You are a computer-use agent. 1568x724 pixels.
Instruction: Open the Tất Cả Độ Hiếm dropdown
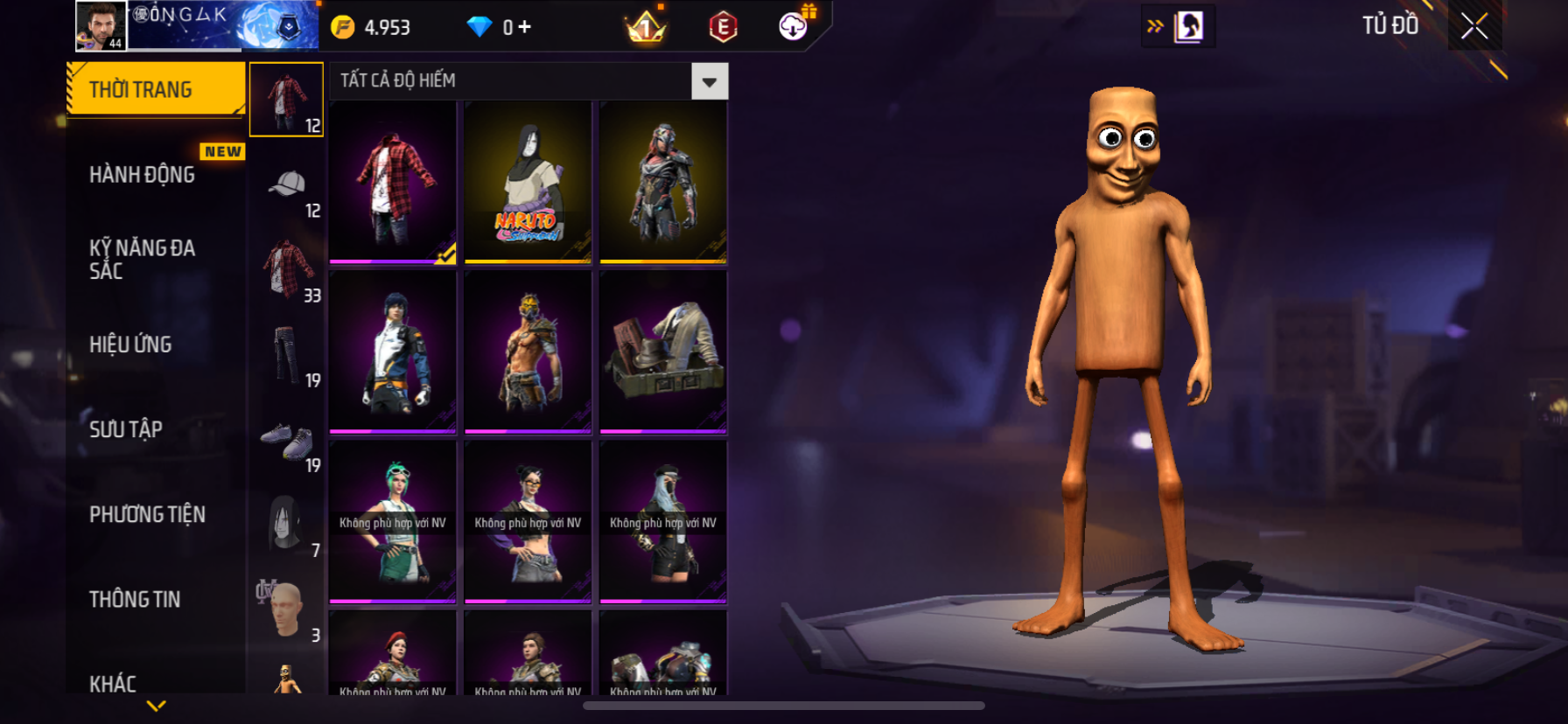point(709,81)
